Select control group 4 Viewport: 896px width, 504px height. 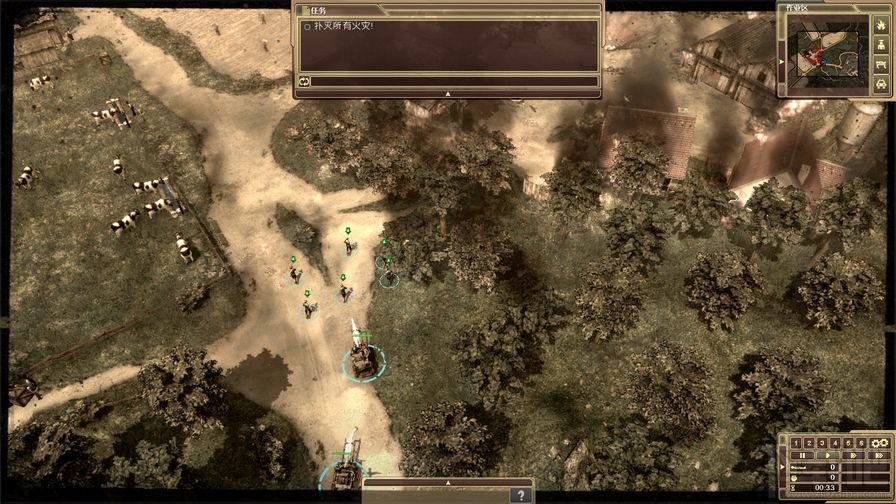[835, 443]
